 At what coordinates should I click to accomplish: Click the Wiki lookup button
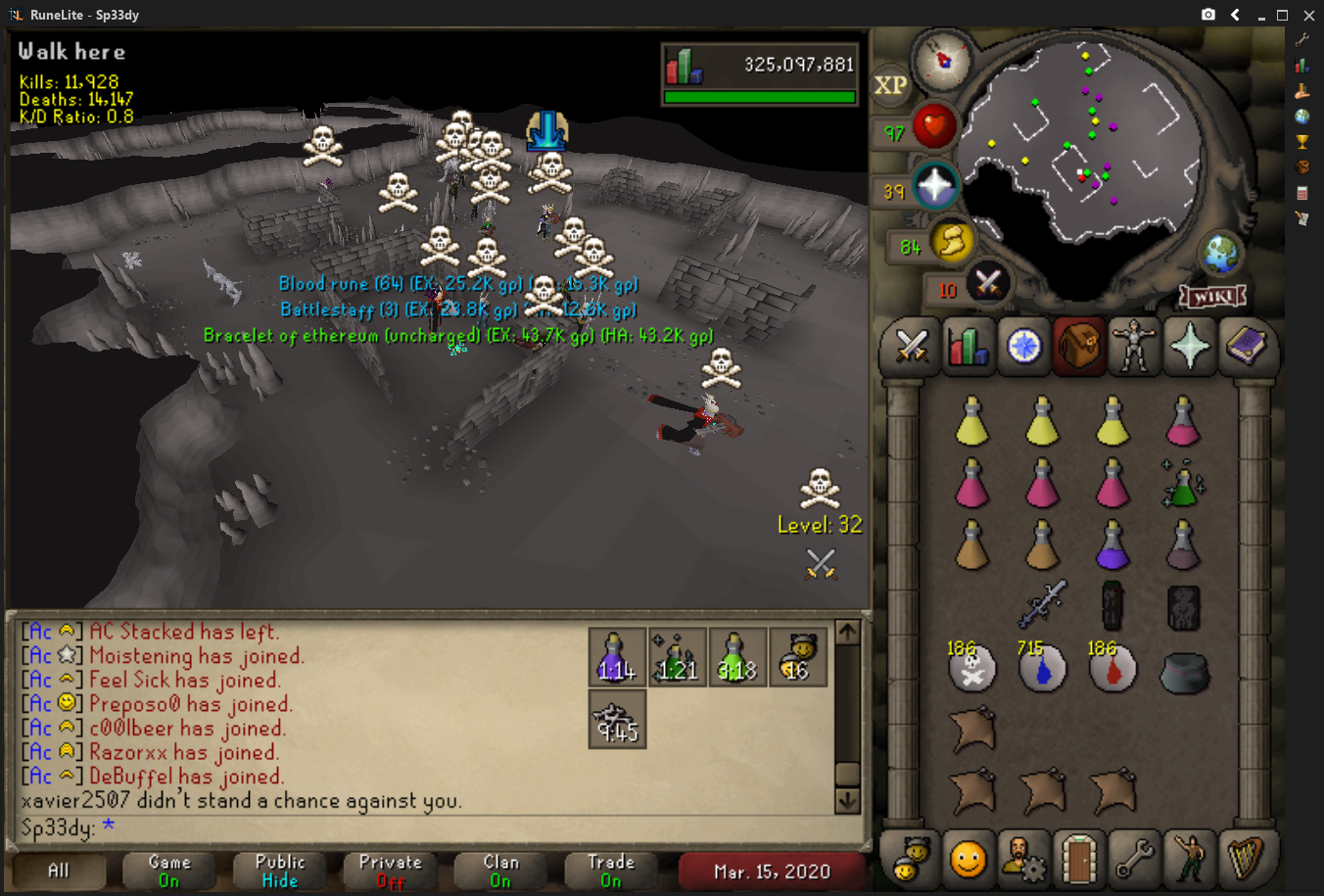pyautogui.click(x=1212, y=296)
